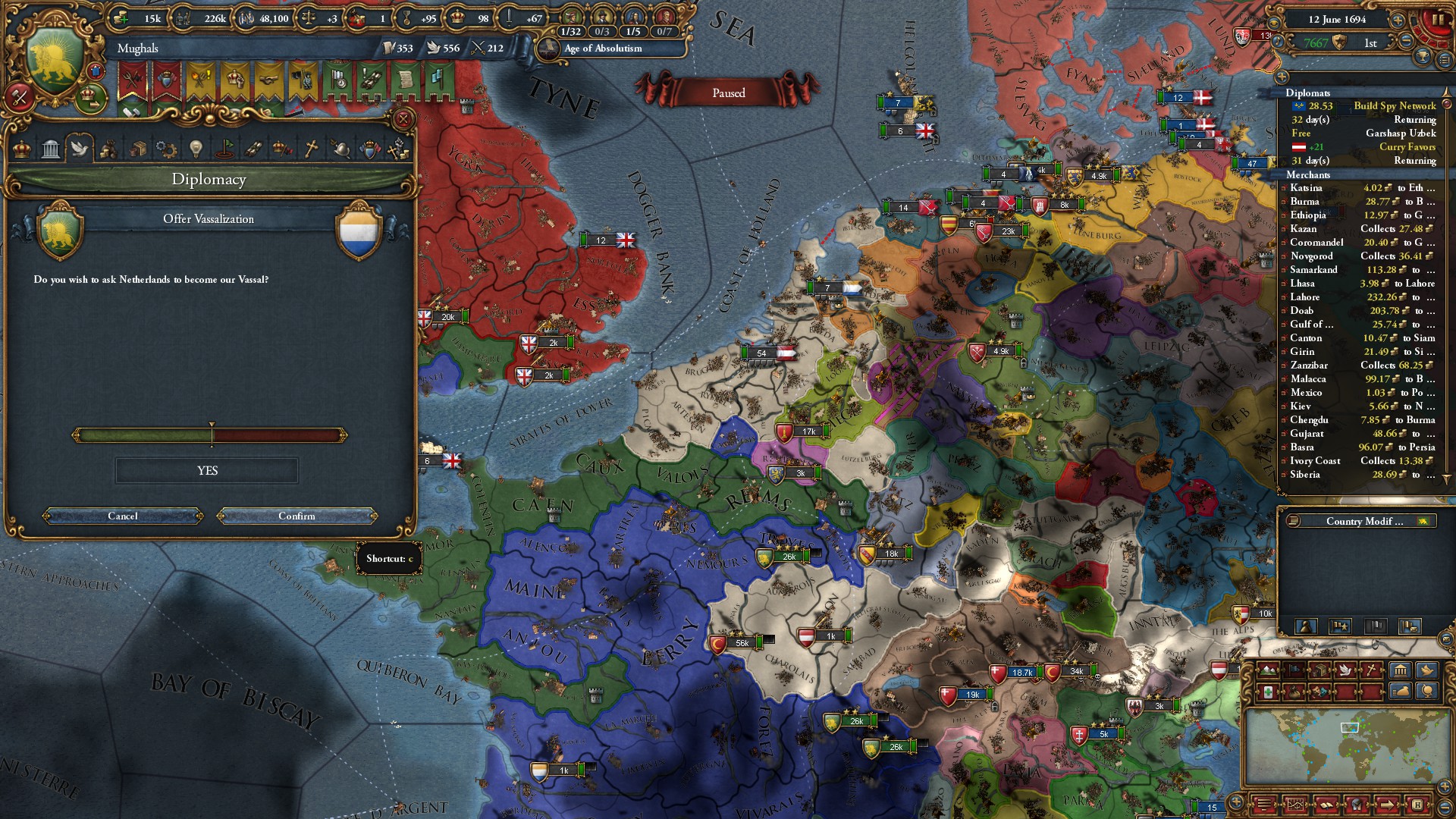This screenshot has width=1456, height=819.
Task: Open the Mughals country shield
Action: pyautogui.click(x=53, y=64)
